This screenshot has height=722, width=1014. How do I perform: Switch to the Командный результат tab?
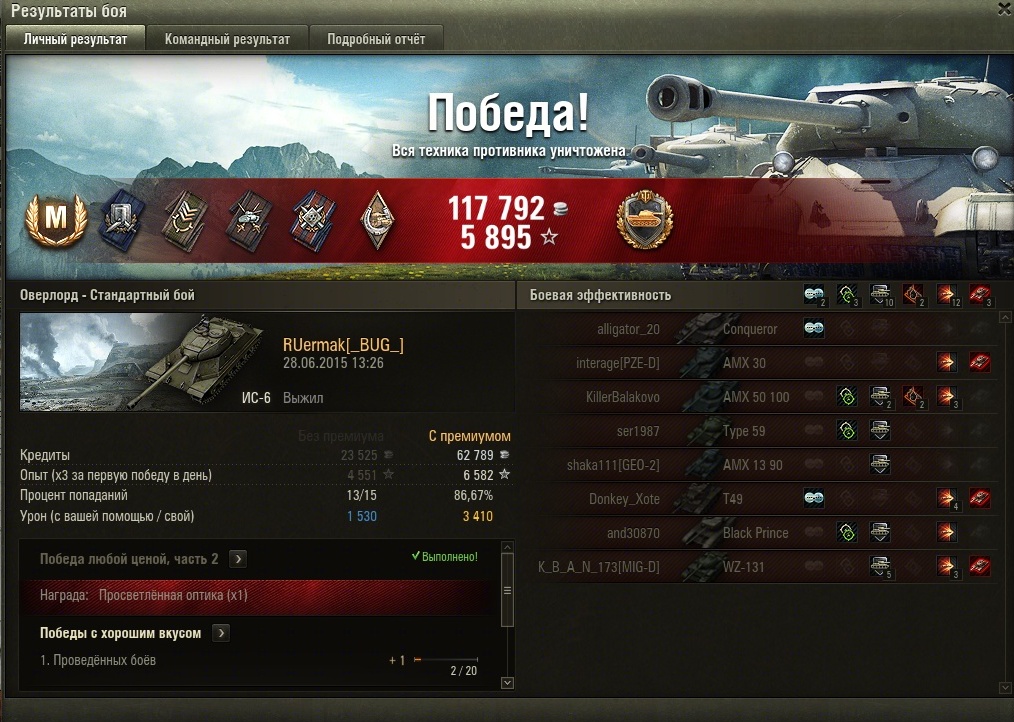(x=227, y=39)
